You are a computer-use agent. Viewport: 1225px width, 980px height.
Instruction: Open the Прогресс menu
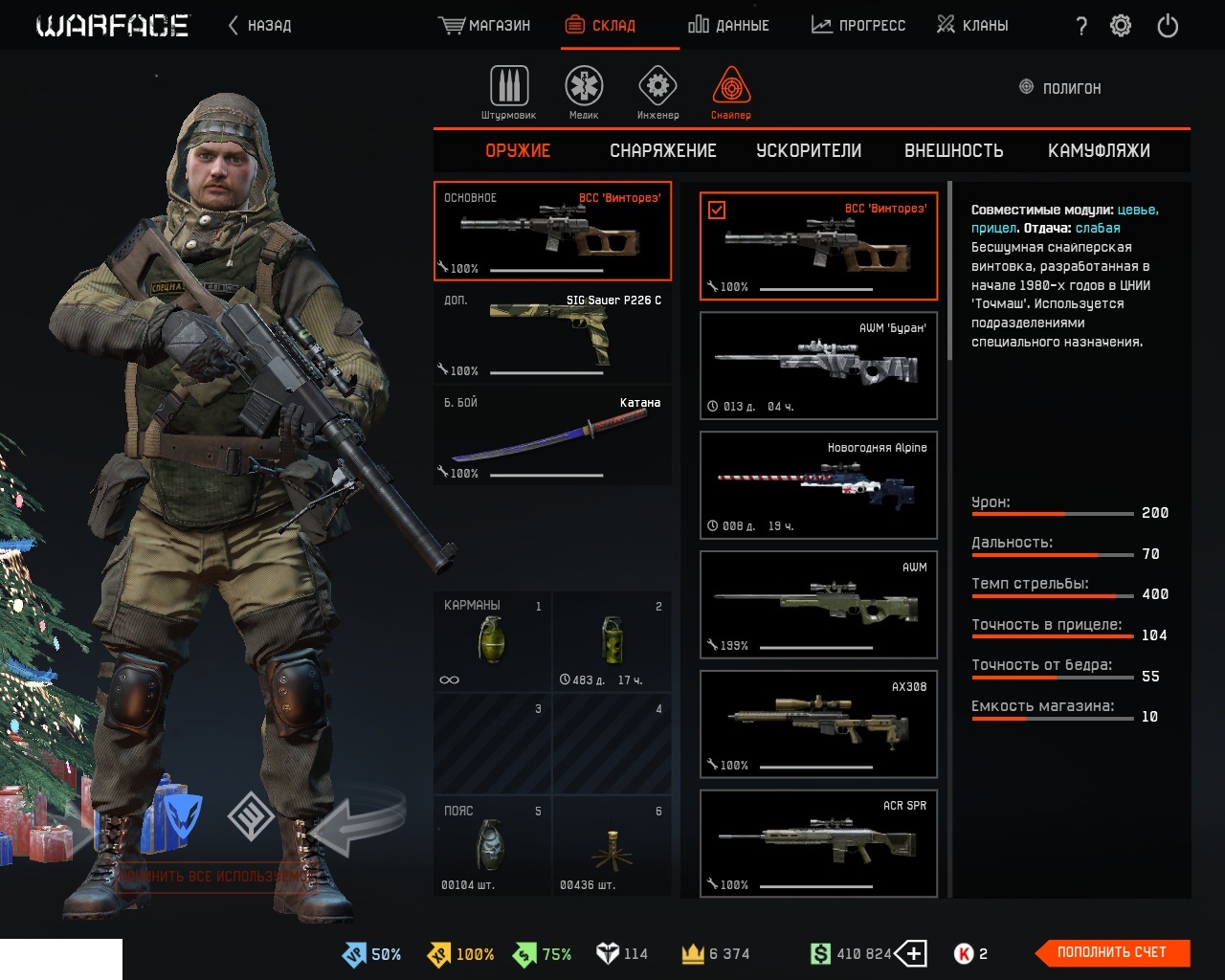[x=857, y=26]
